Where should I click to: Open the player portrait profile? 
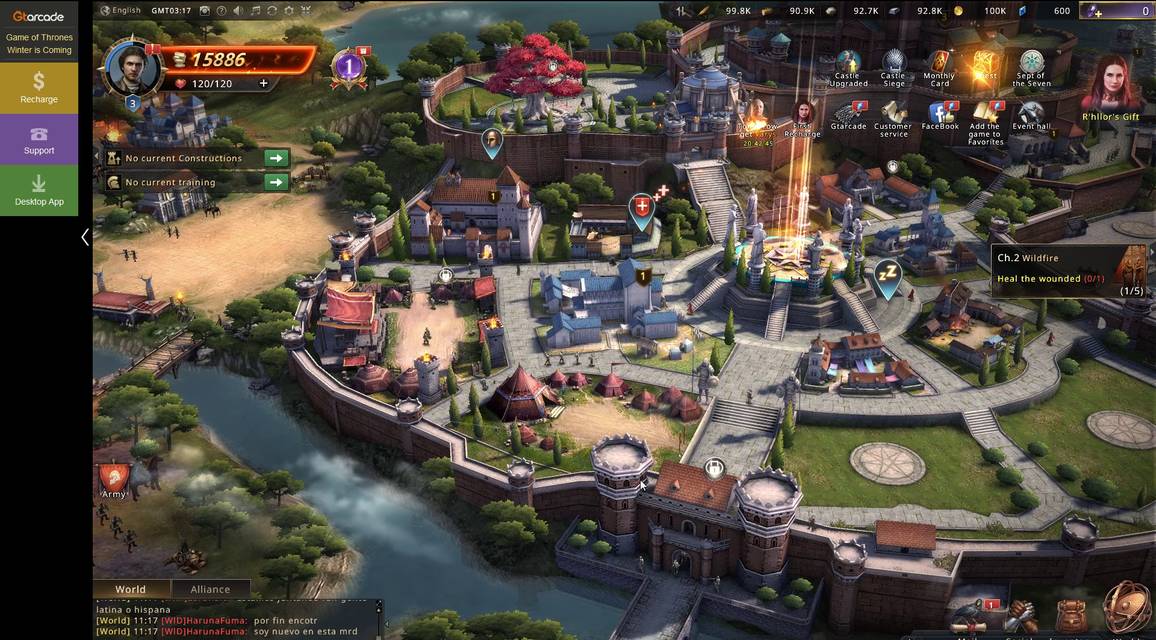132,68
